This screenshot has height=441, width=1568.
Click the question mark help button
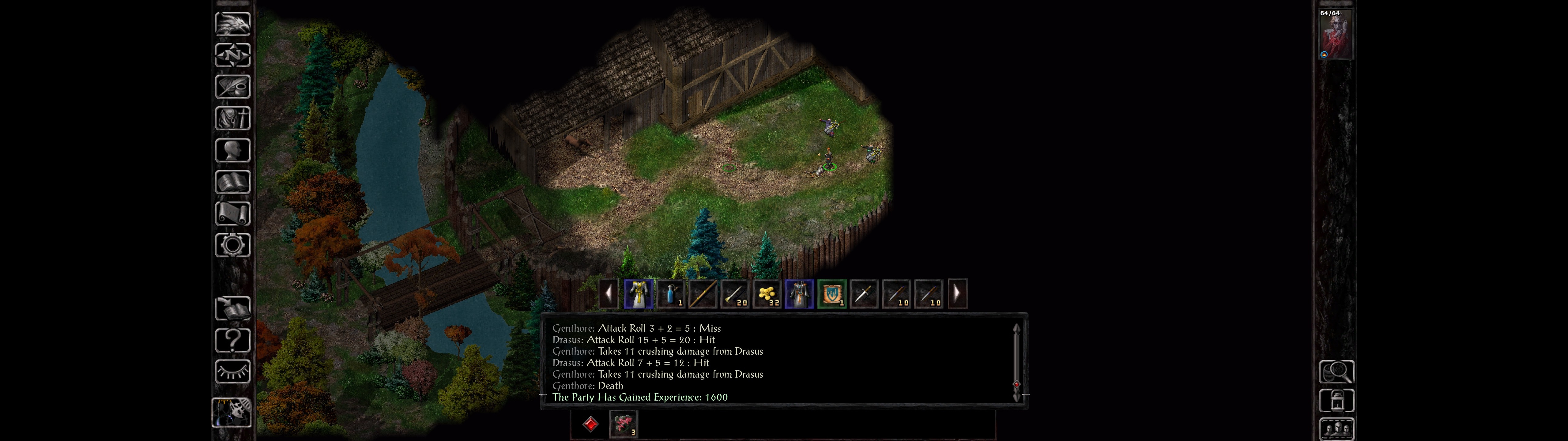coord(232,341)
